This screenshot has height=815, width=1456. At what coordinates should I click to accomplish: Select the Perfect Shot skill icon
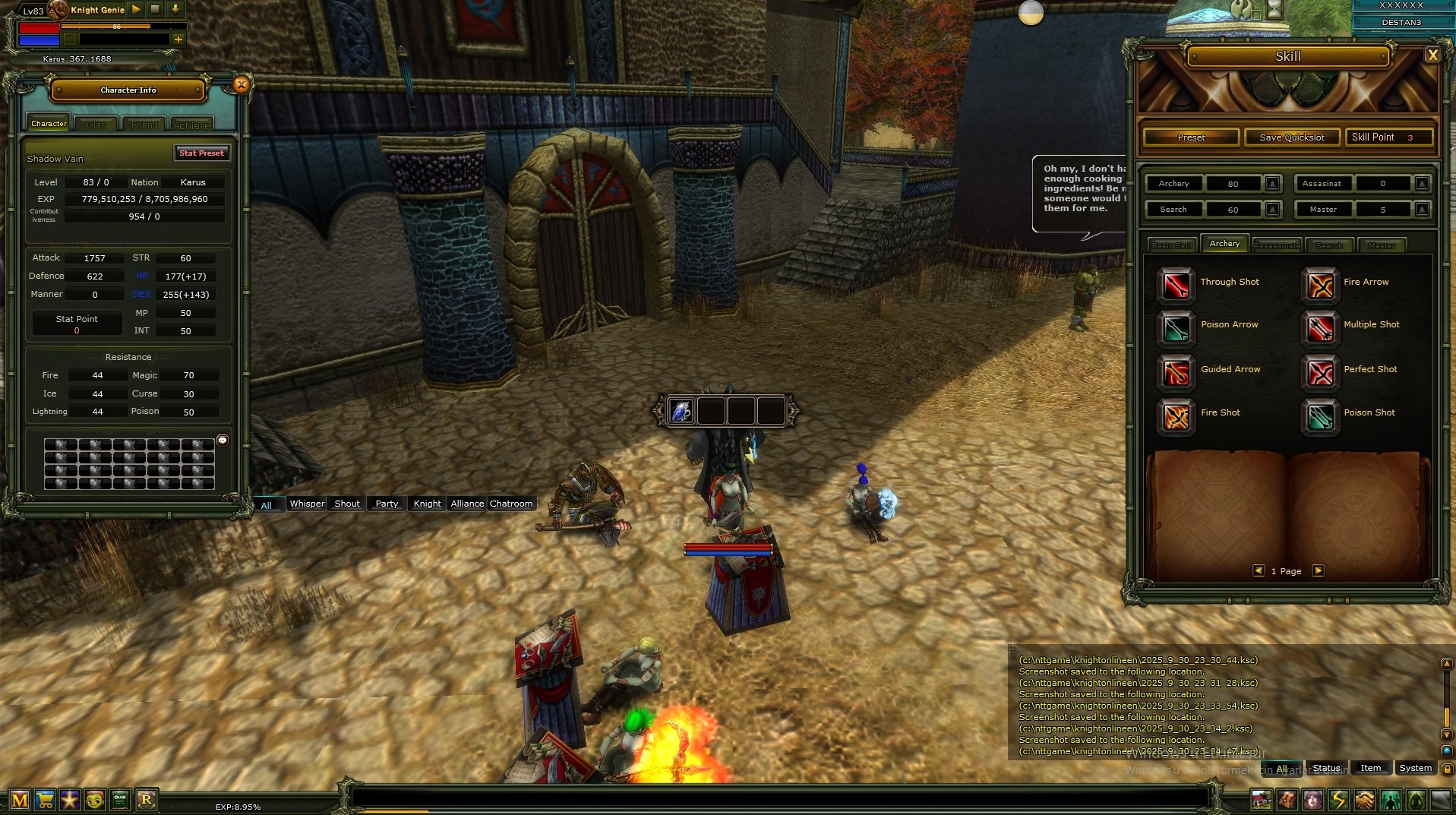pos(1320,372)
